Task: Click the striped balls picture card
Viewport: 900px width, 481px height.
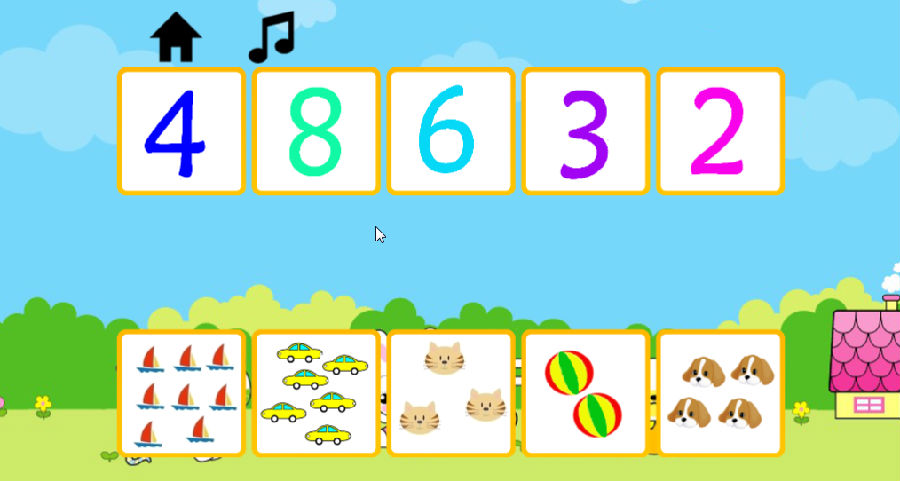Action: click(585, 393)
